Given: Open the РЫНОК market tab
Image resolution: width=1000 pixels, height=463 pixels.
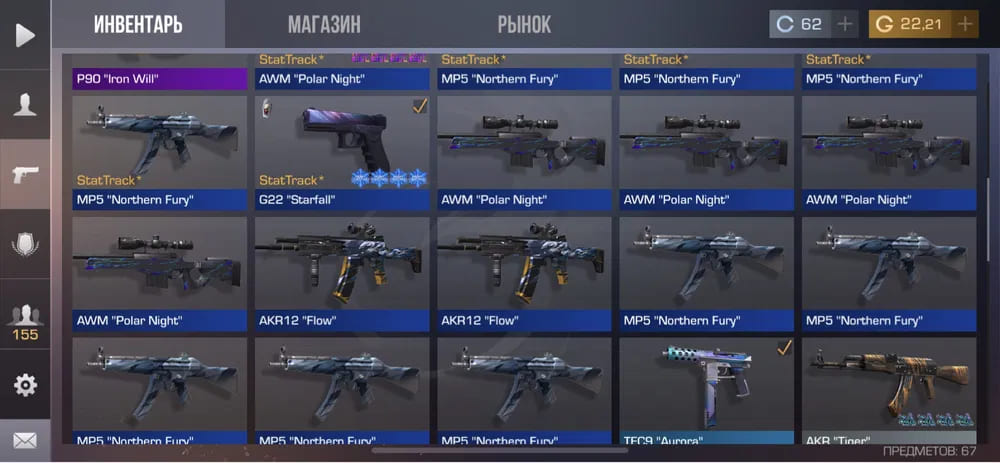Looking at the screenshot, I should 524,25.
